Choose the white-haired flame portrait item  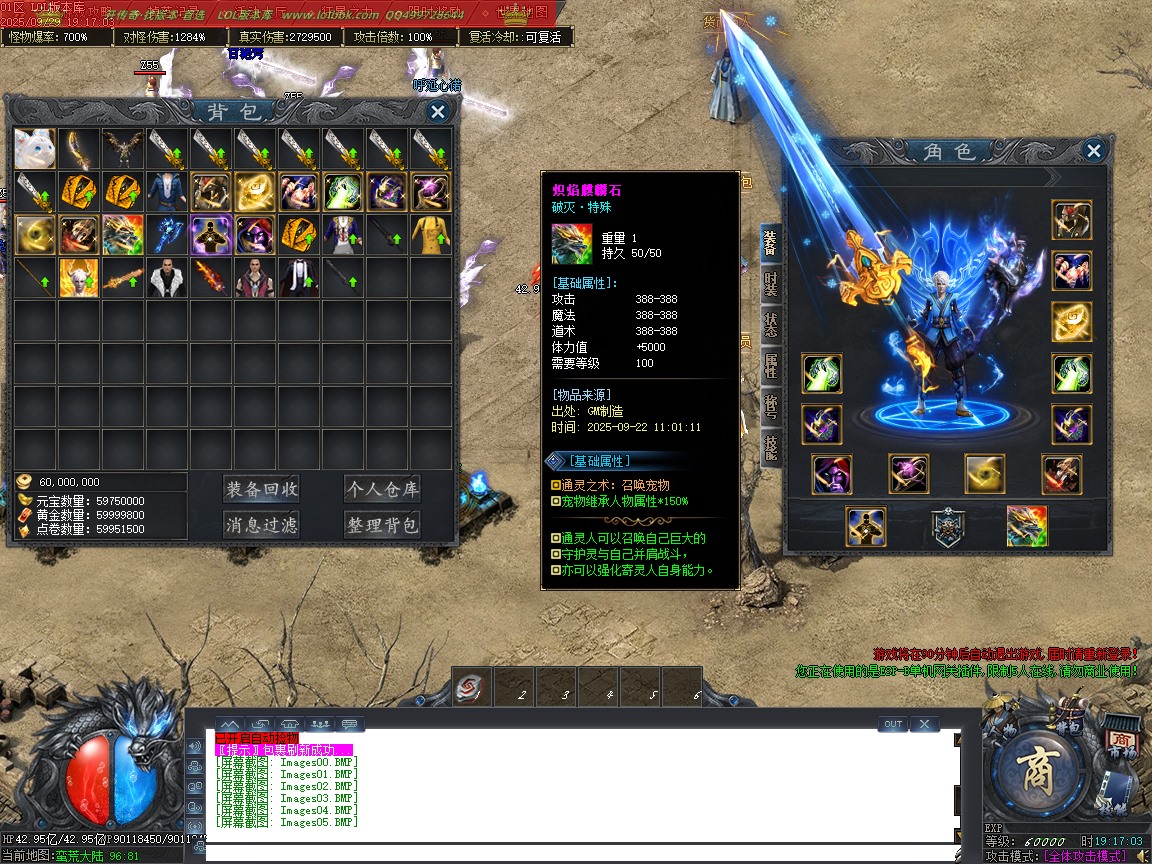click(x=79, y=278)
